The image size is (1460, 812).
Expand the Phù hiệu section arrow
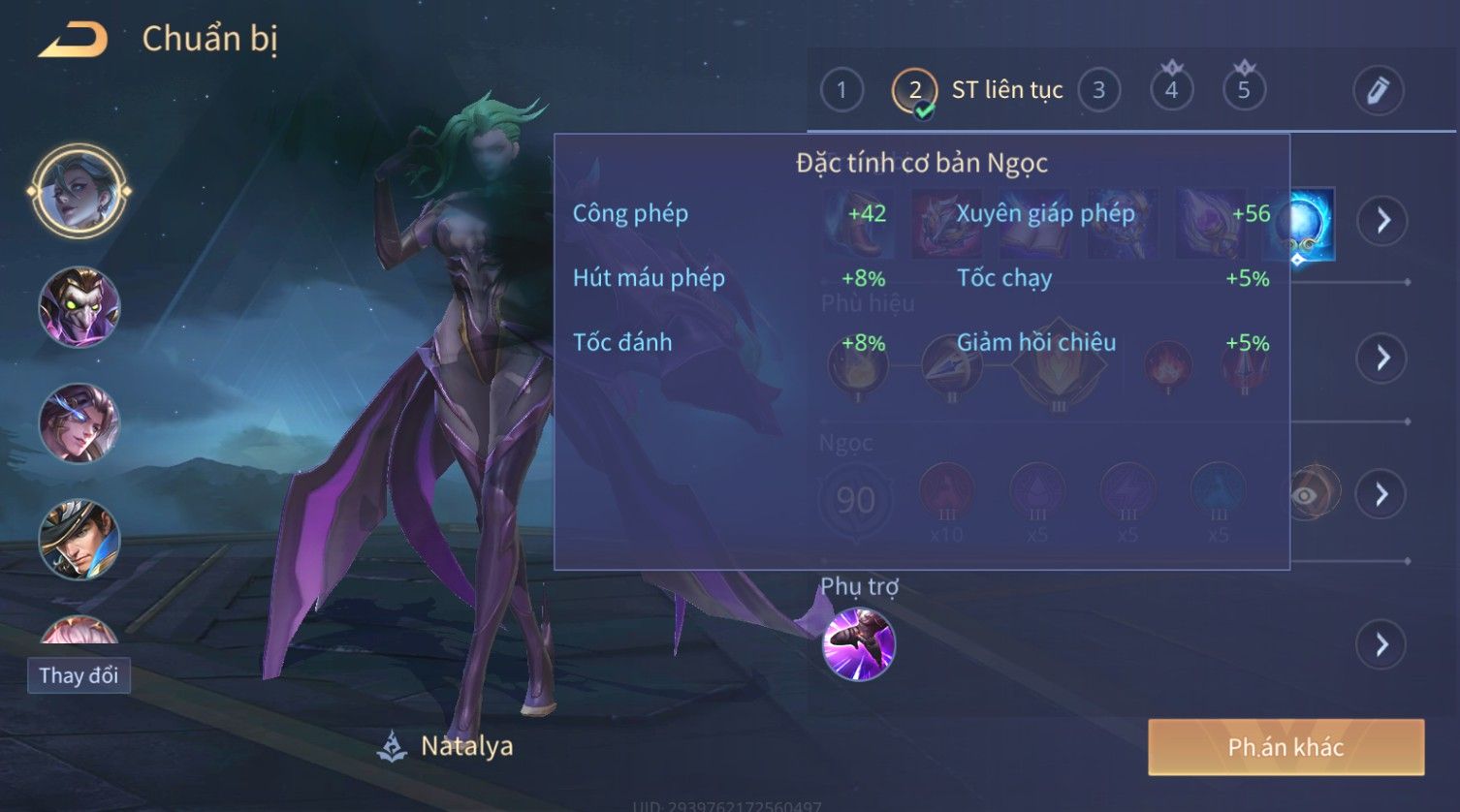pyautogui.click(x=1382, y=359)
